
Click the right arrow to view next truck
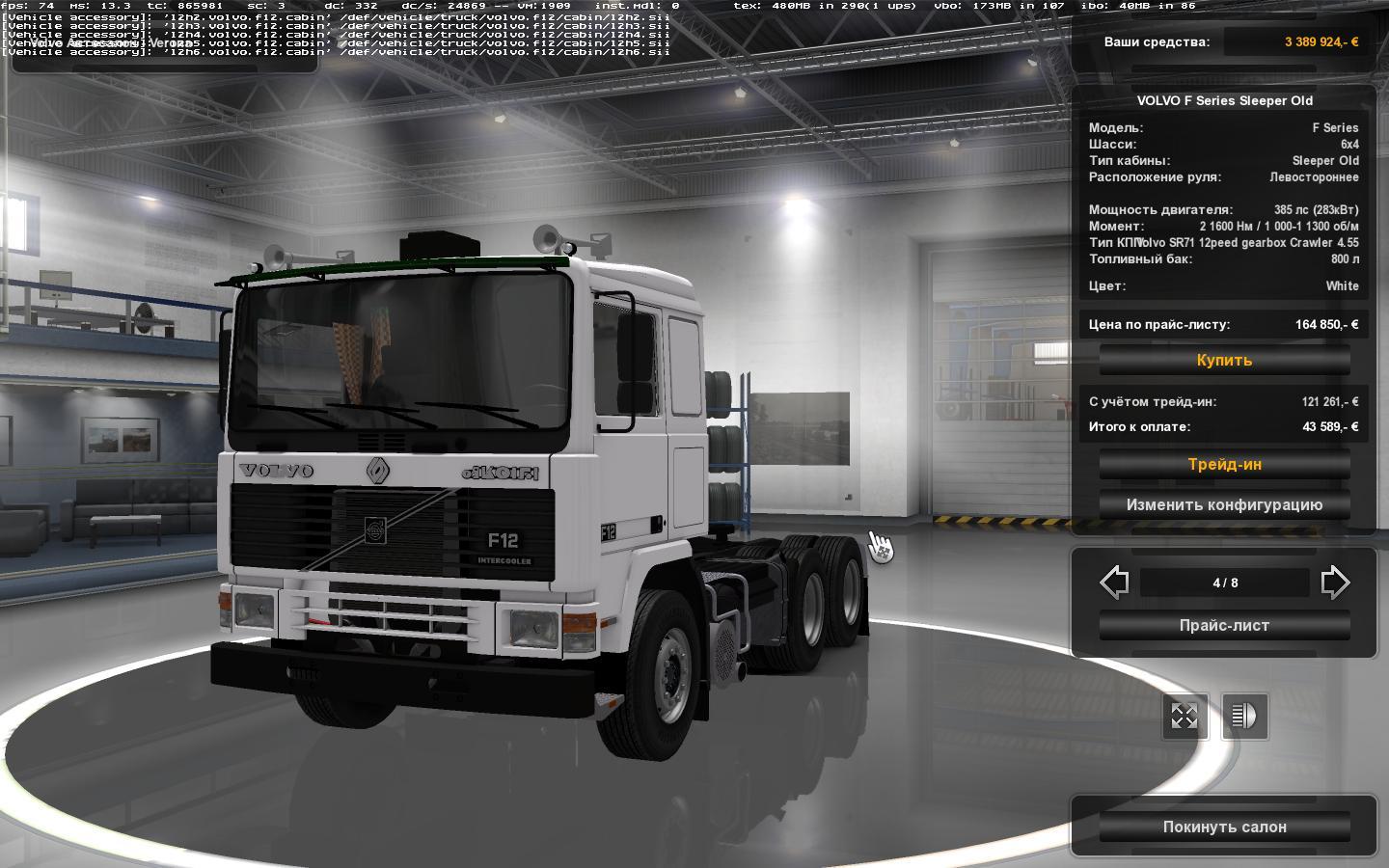pyautogui.click(x=1335, y=583)
